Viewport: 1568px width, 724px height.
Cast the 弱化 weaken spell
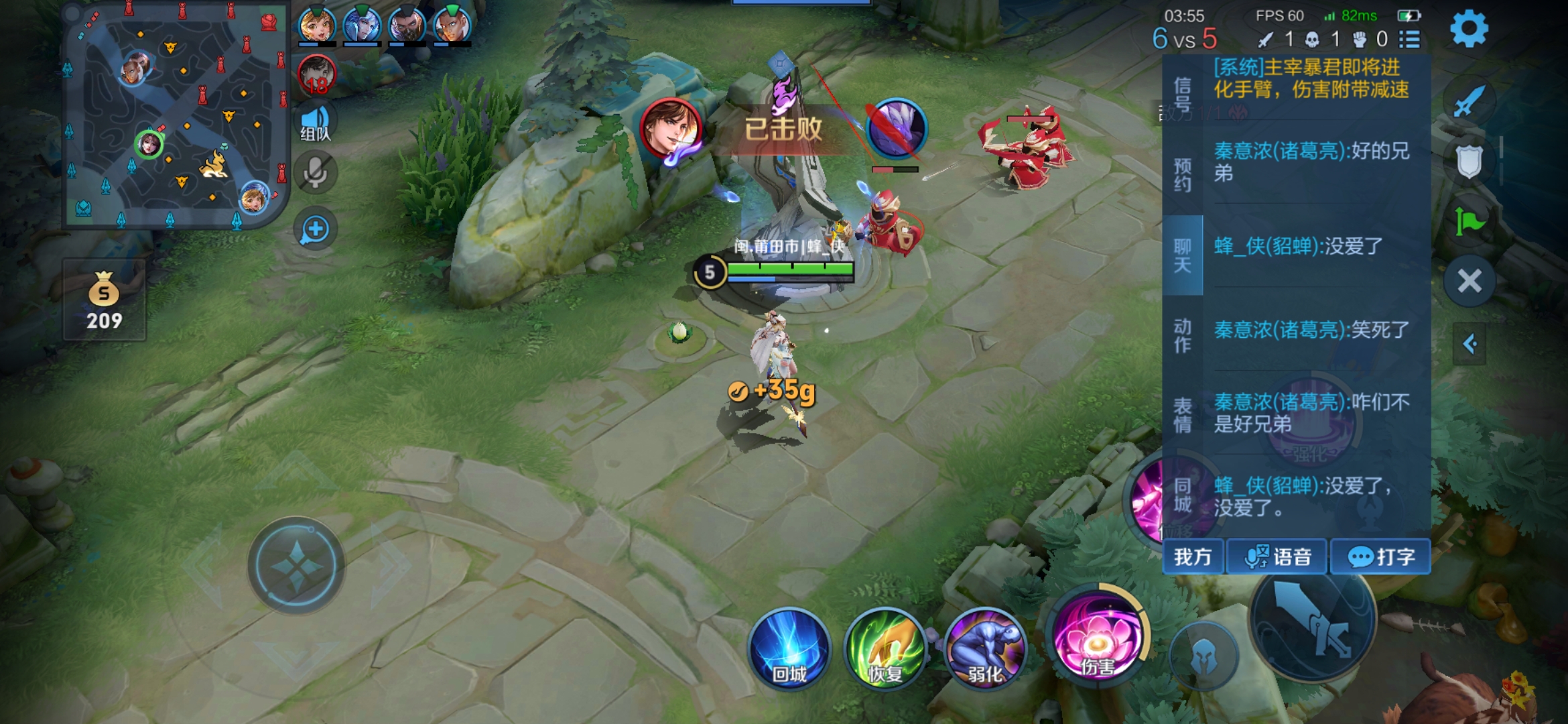click(x=985, y=648)
